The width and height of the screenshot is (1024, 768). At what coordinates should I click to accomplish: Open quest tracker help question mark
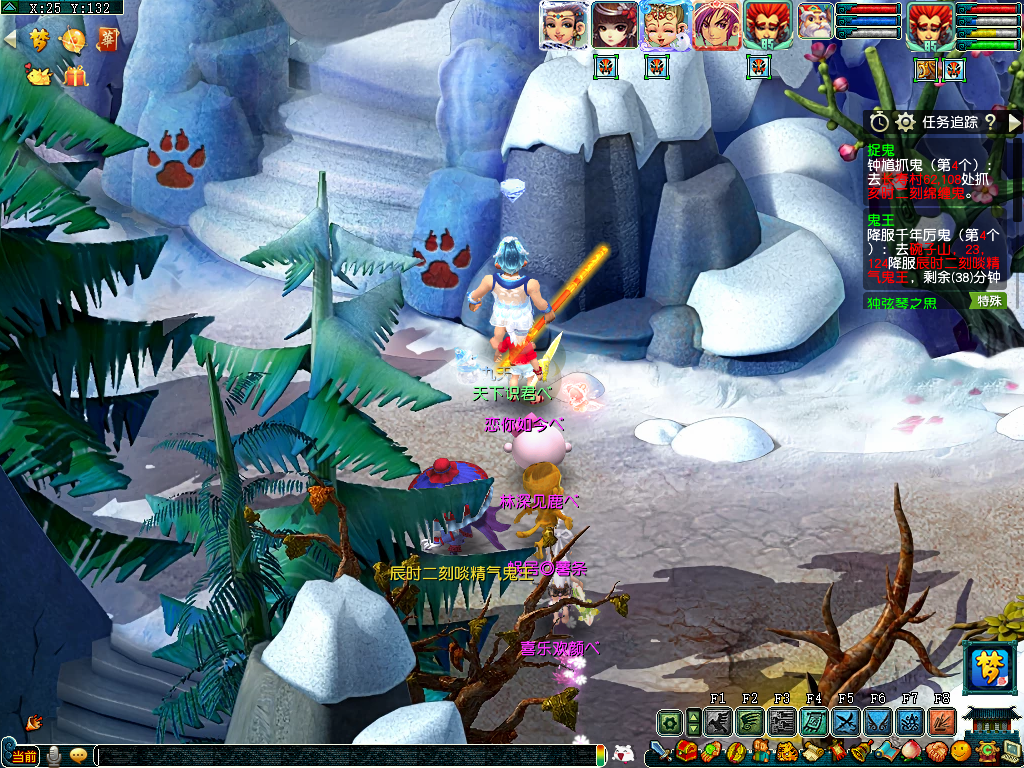pos(990,122)
